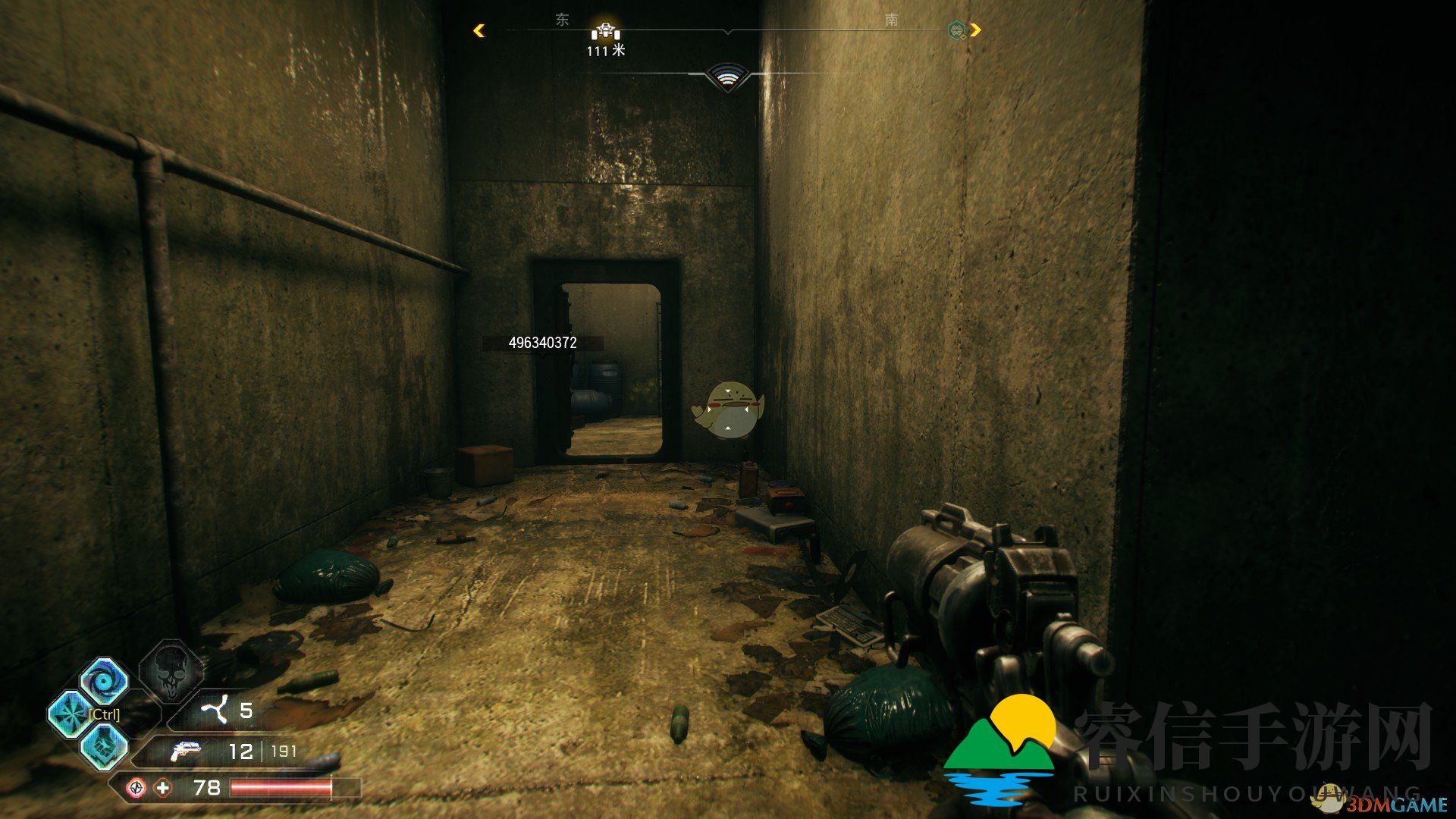
Task: Click the right yellow compass arrow
Action: pyautogui.click(x=975, y=30)
